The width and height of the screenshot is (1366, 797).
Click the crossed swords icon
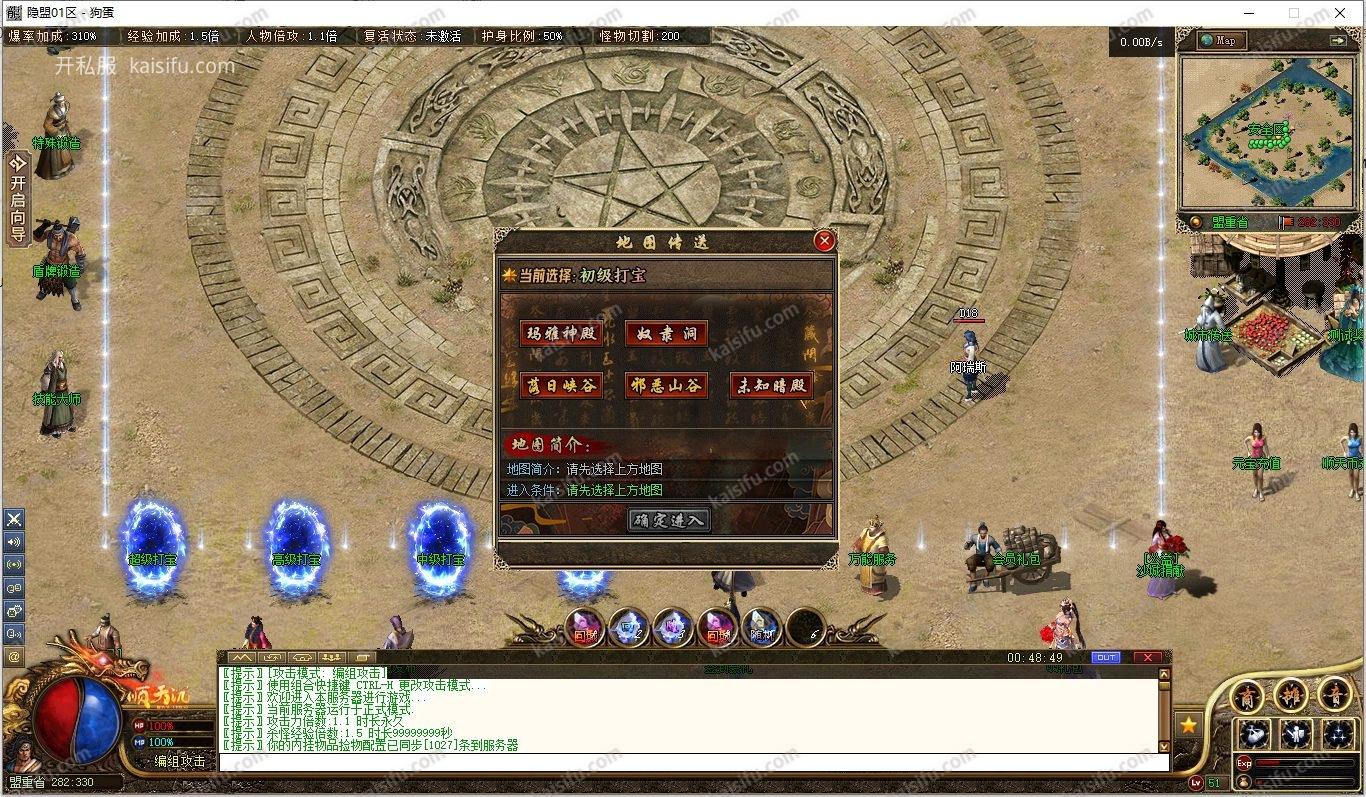14,519
